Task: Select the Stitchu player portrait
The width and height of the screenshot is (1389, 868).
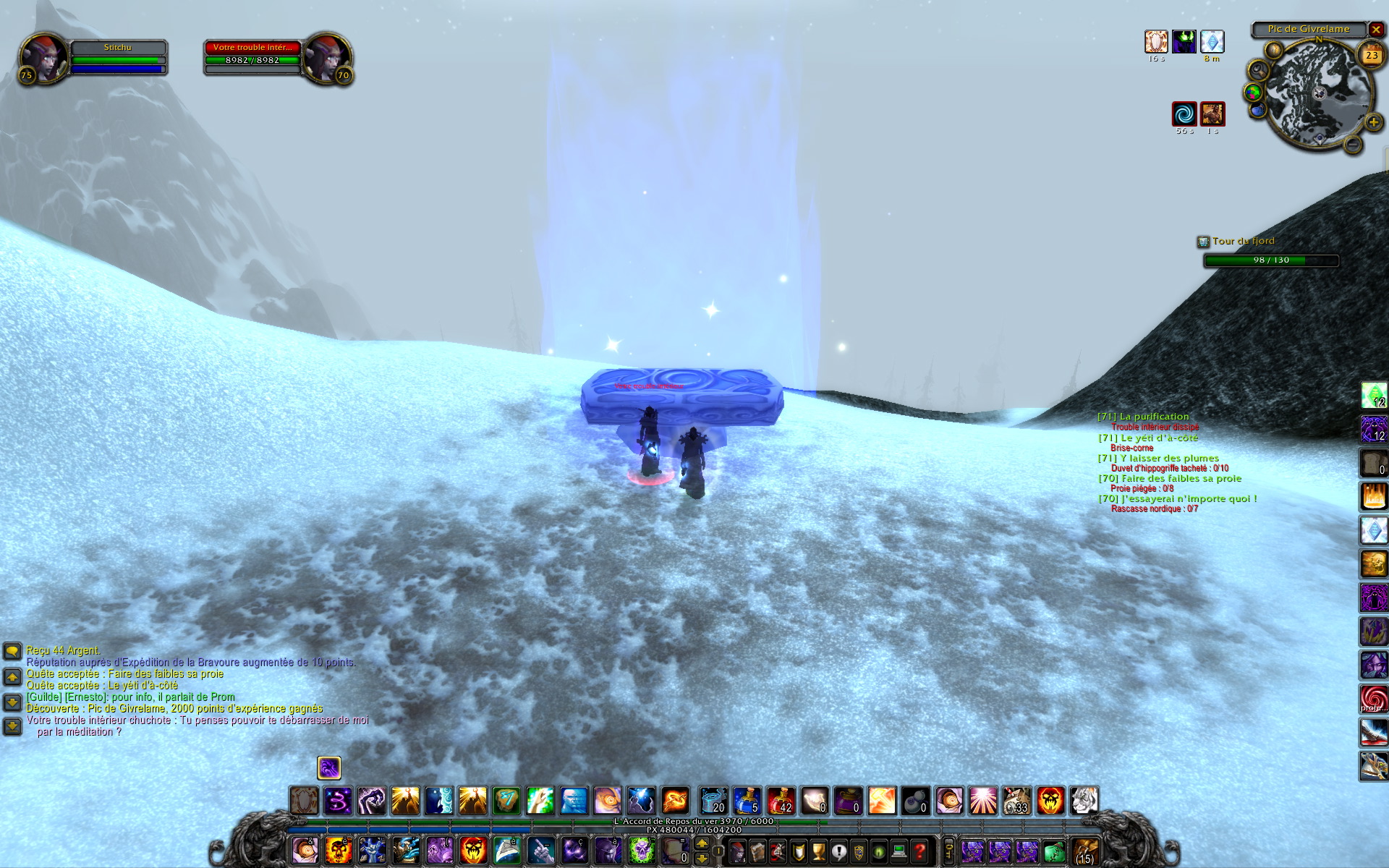Action: pyautogui.click(x=42, y=59)
